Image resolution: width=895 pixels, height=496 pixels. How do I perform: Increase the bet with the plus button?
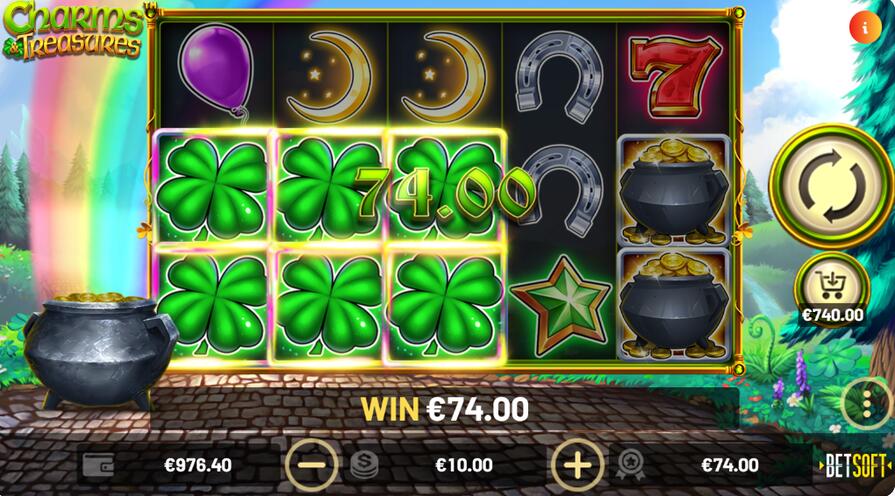pyautogui.click(x=577, y=465)
